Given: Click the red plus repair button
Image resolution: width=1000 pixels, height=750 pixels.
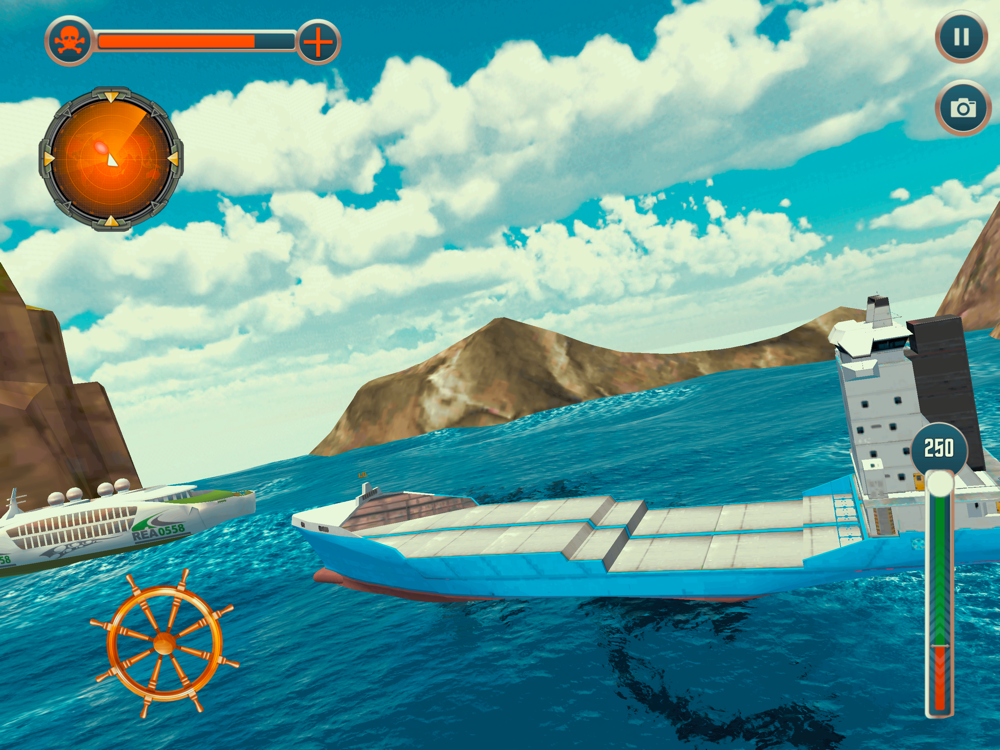Looking at the screenshot, I should tap(319, 42).
